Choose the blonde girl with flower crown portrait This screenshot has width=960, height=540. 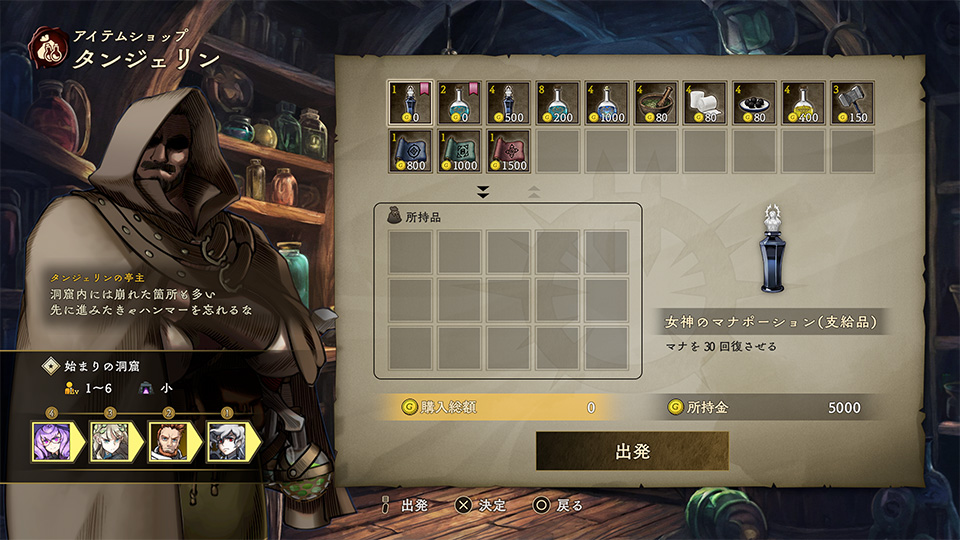(109, 440)
